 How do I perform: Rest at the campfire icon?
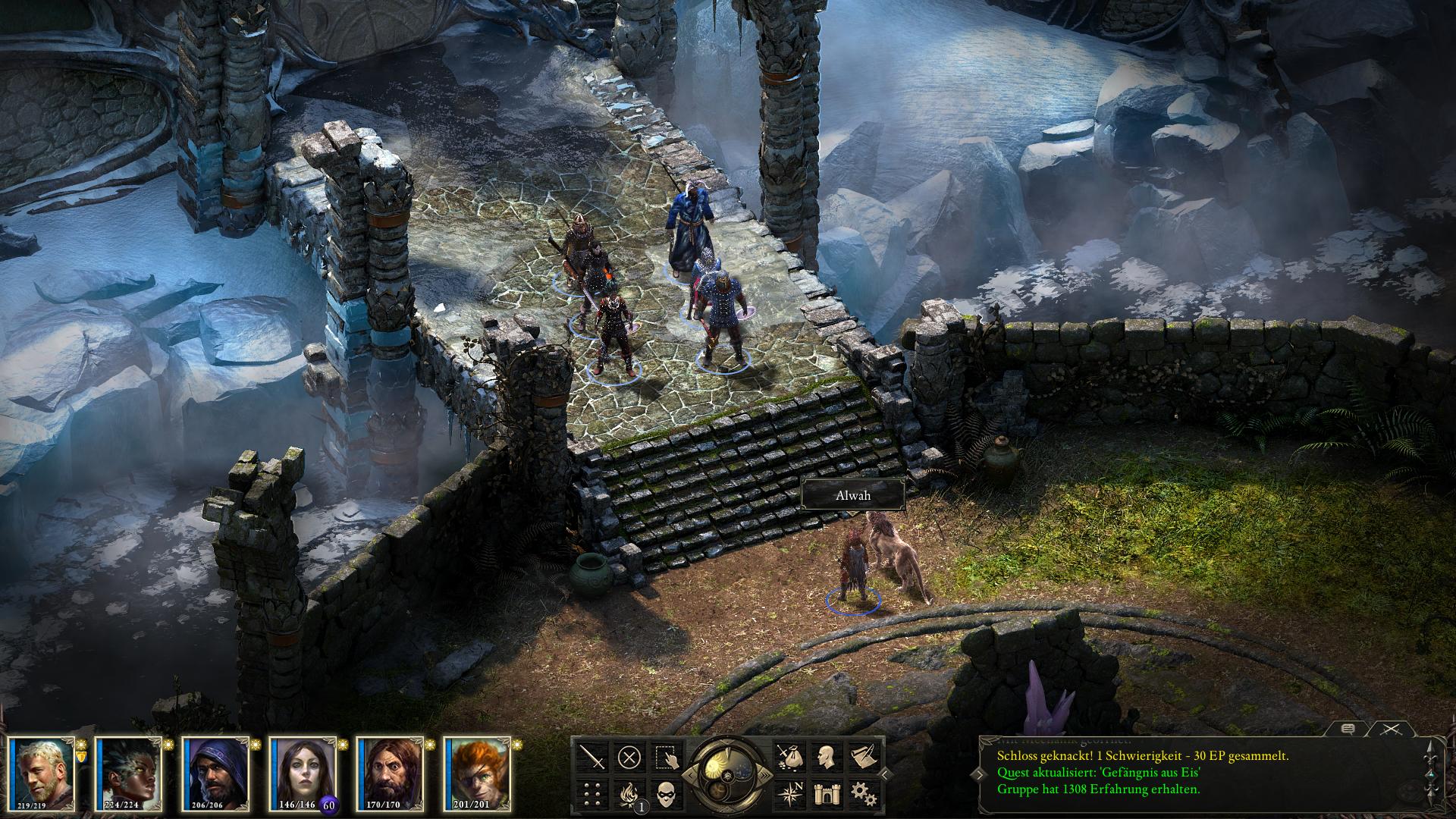(629, 793)
